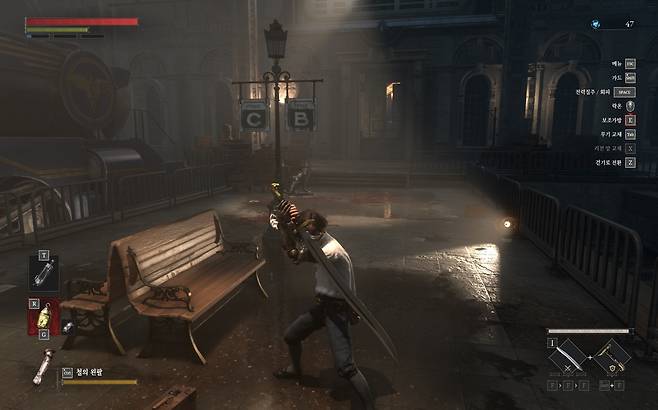Select the blade weapon slot
The image size is (658, 410).
tap(567, 357)
